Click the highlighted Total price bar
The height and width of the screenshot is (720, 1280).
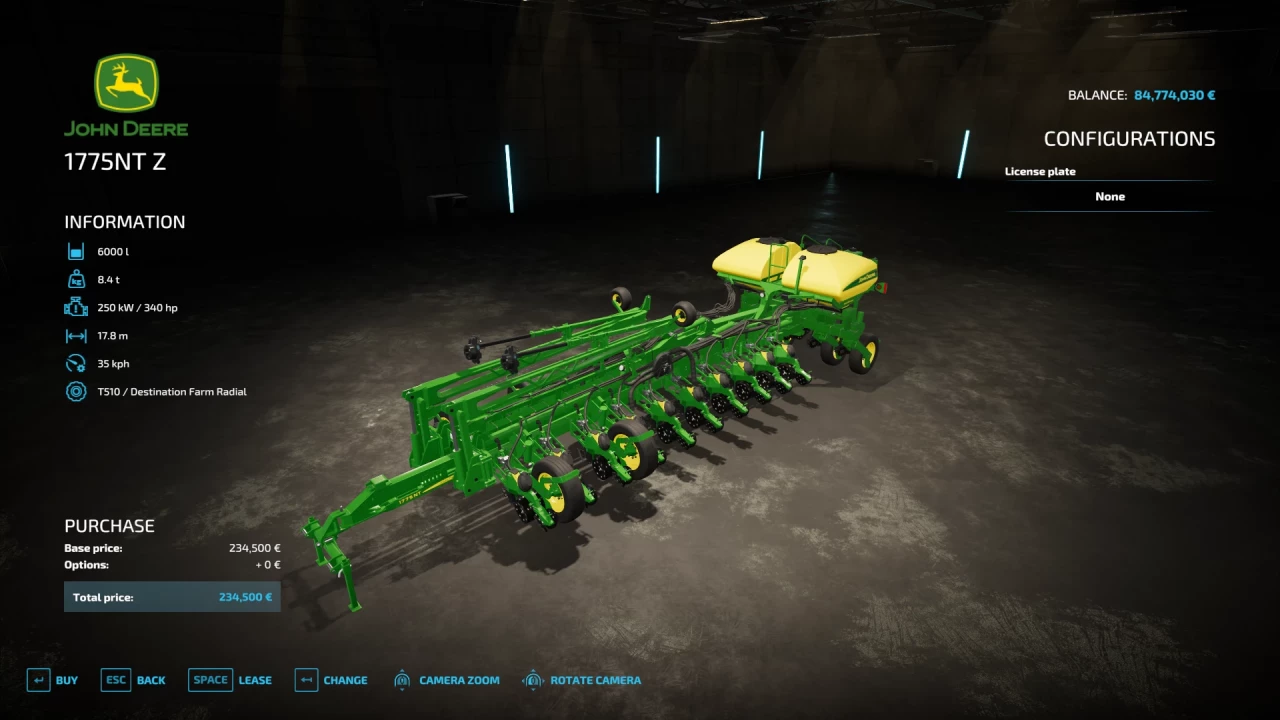(171, 595)
